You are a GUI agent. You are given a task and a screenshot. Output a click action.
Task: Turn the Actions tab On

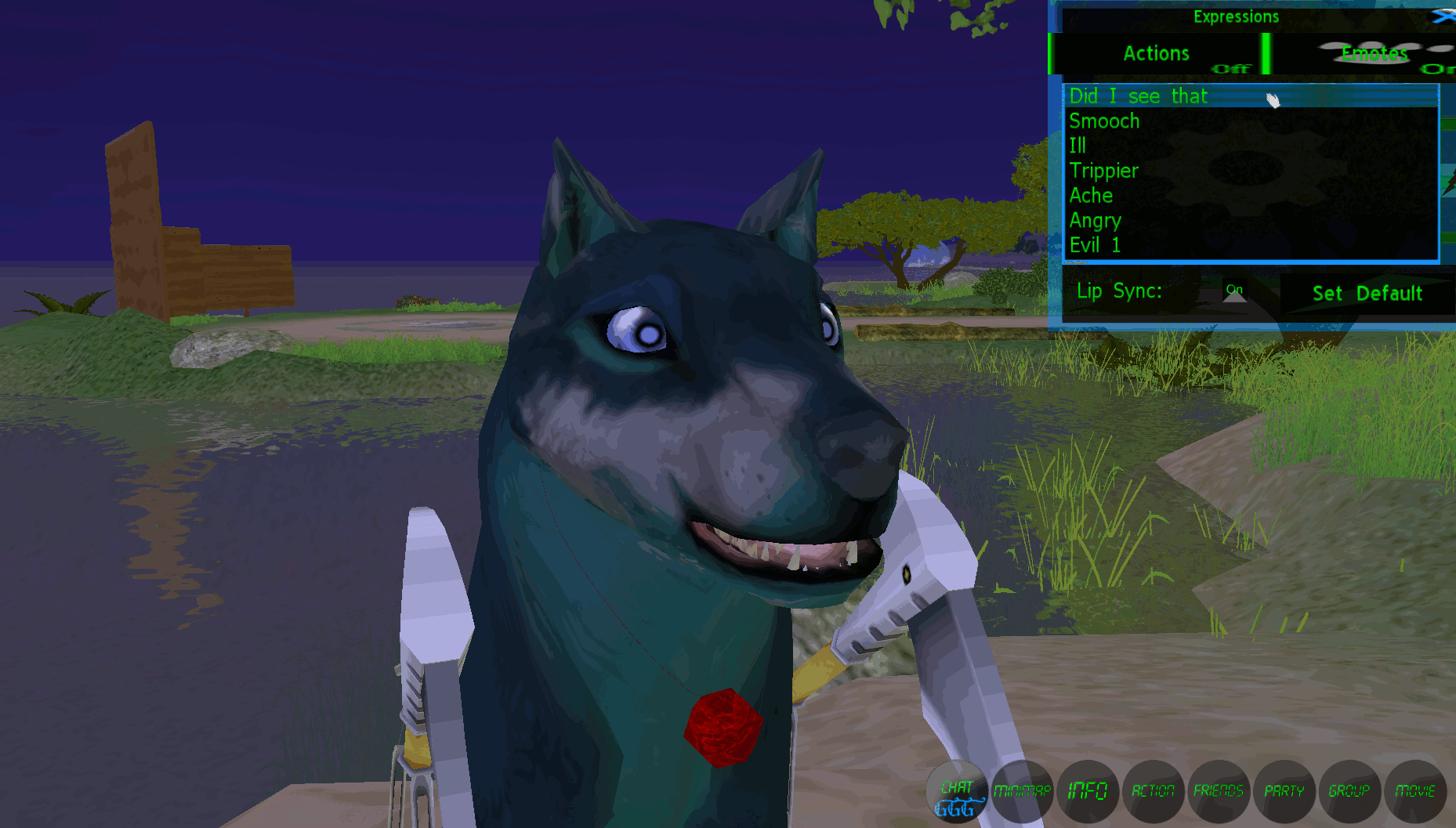[1230, 68]
